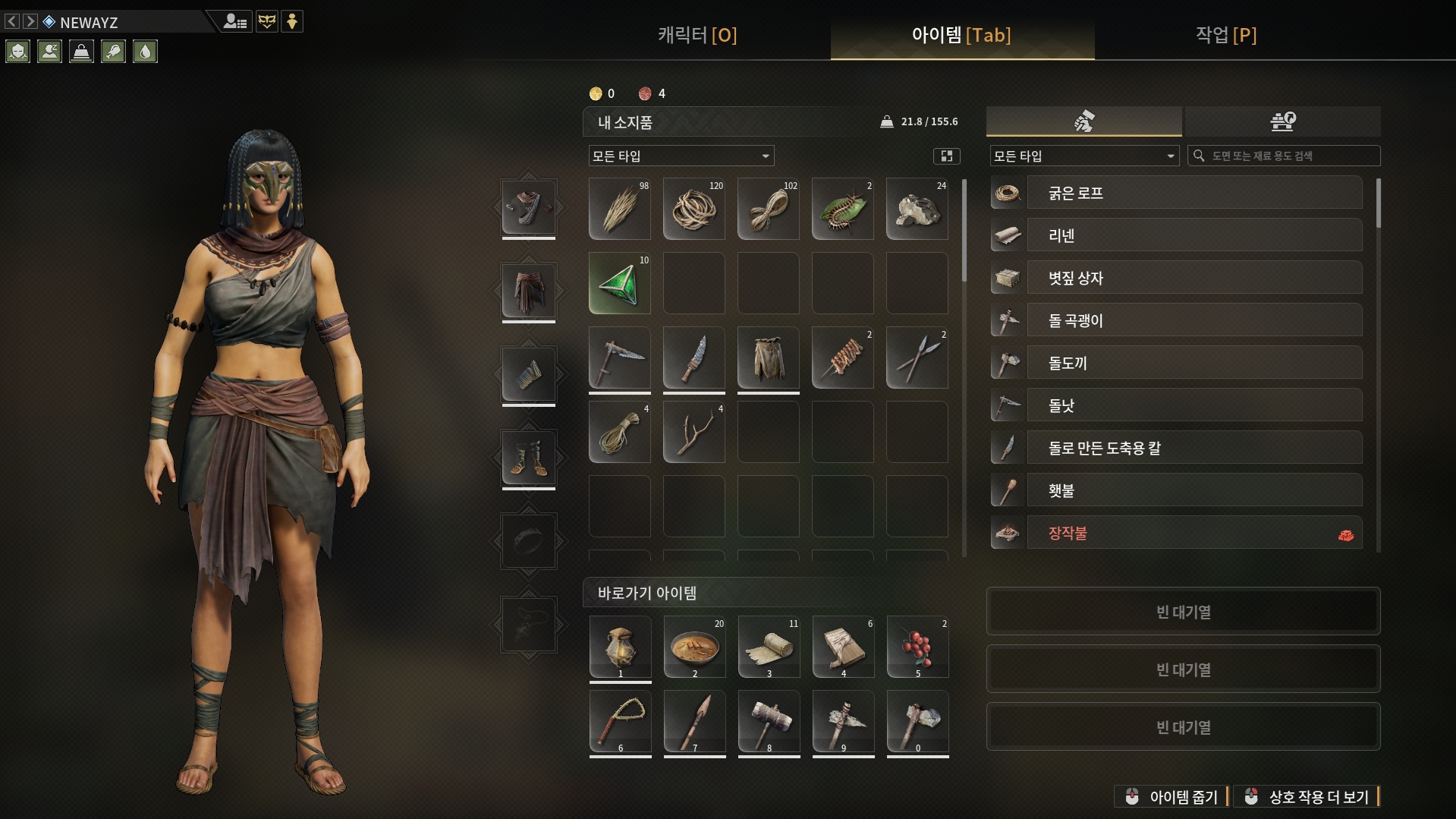
Task: Switch to the second crafting station tab
Action: coord(1282,121)
